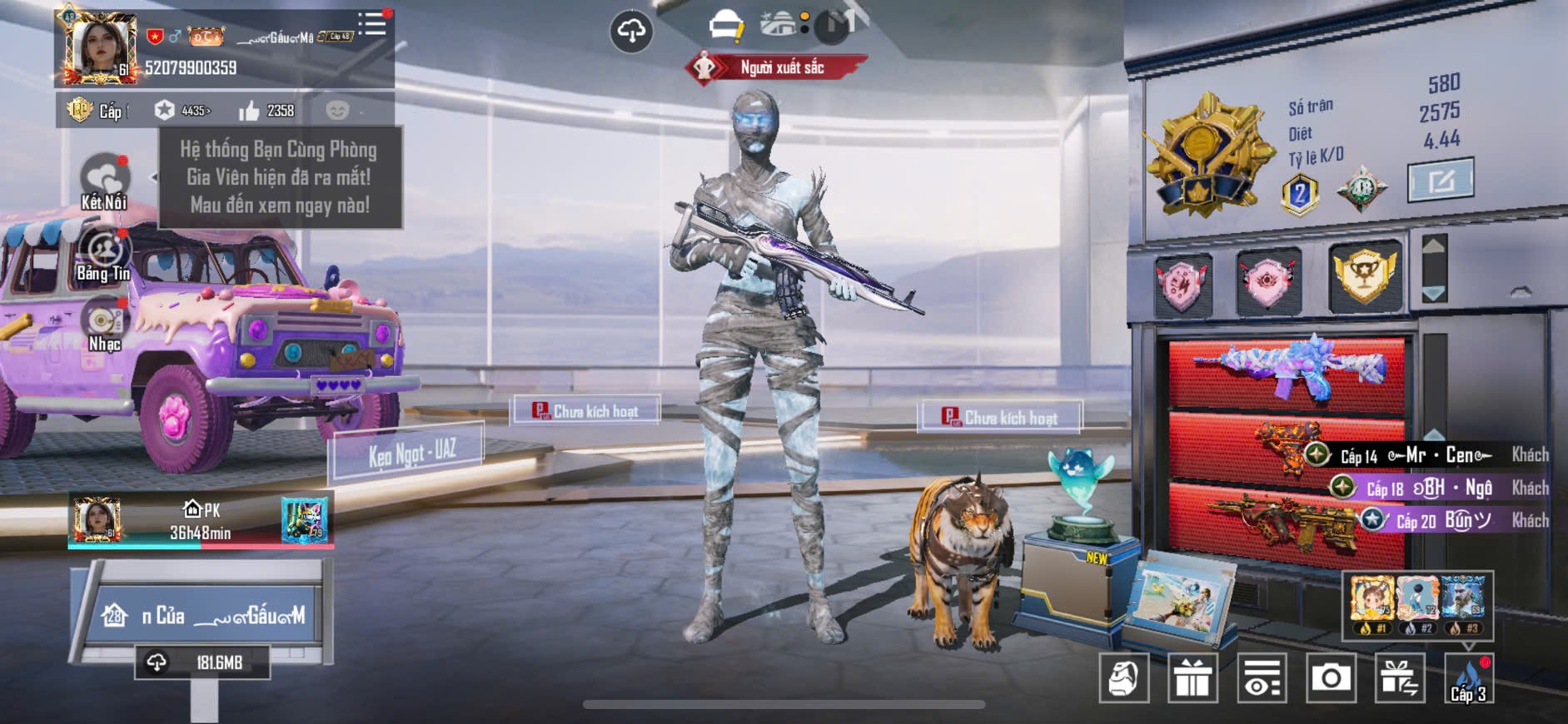Open the gift exchange arrows button
The height and width of the screenshot is (724, 1568).
pyautogui.click(x=1399, y=678)
